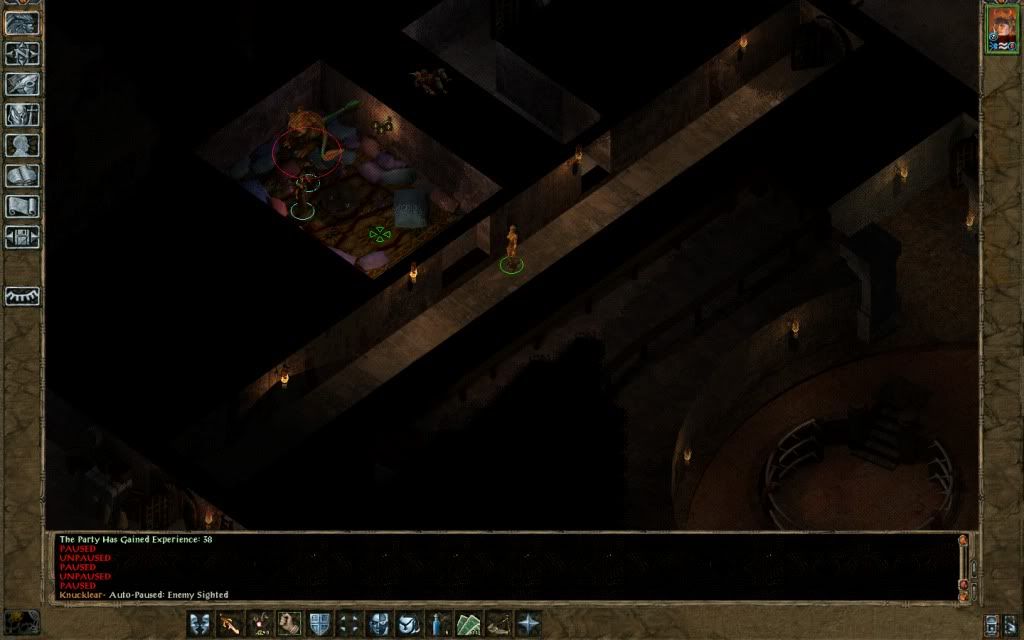Open the character record head icon
The image size is (1024, 640).
click(22, 146)
